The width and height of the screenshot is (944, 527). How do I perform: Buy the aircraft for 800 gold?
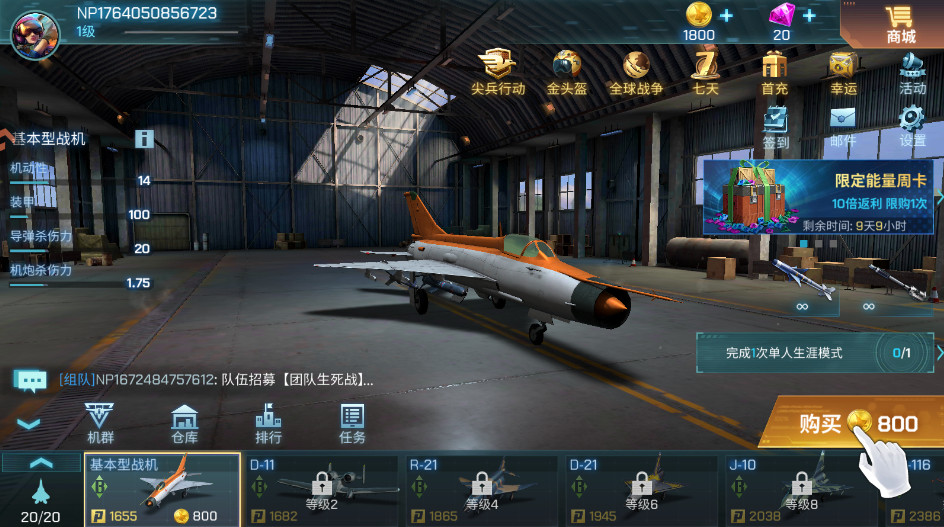[855, 424]
